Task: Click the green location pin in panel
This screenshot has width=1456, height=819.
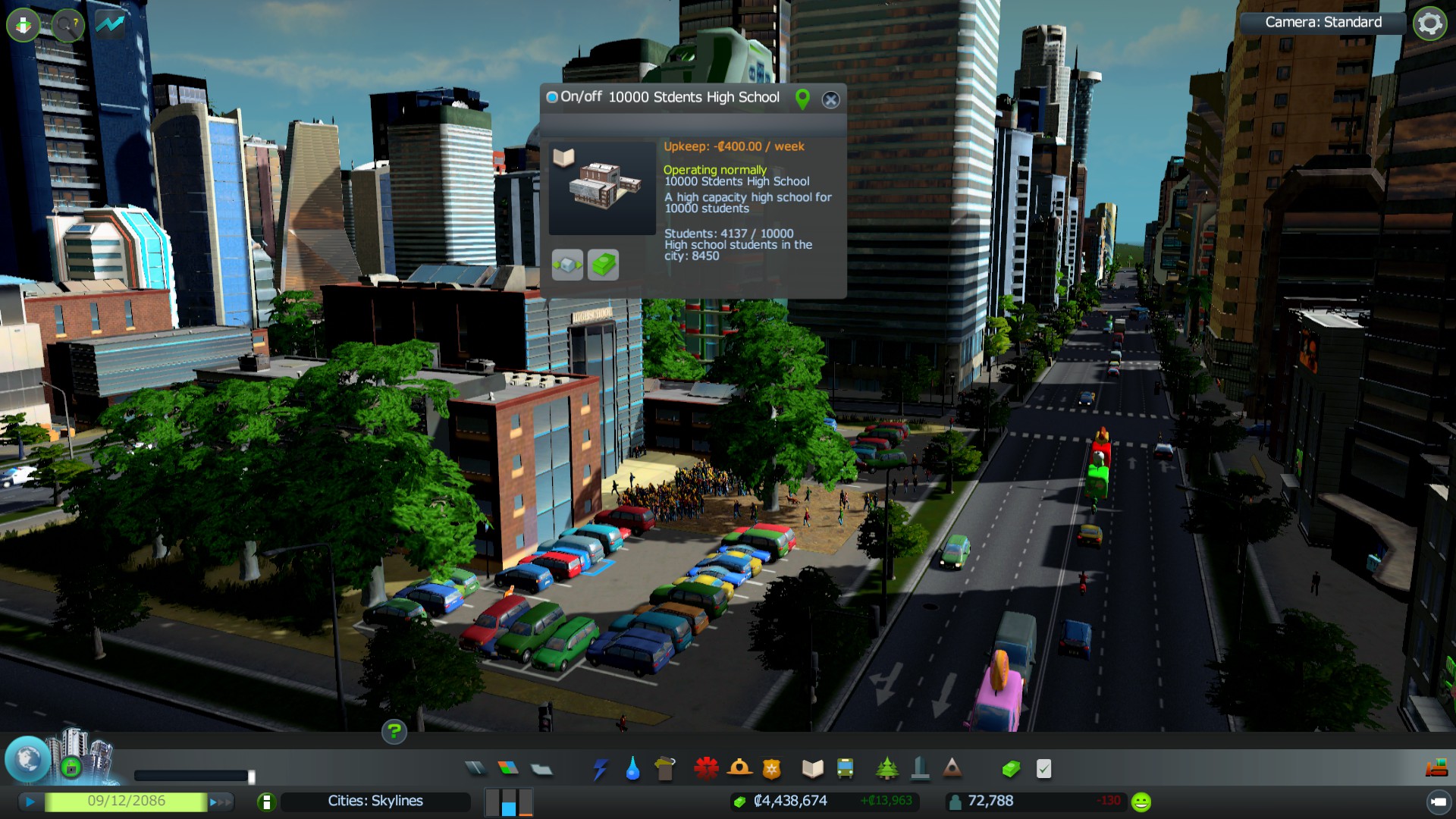Action: click(x=802, y=99)
